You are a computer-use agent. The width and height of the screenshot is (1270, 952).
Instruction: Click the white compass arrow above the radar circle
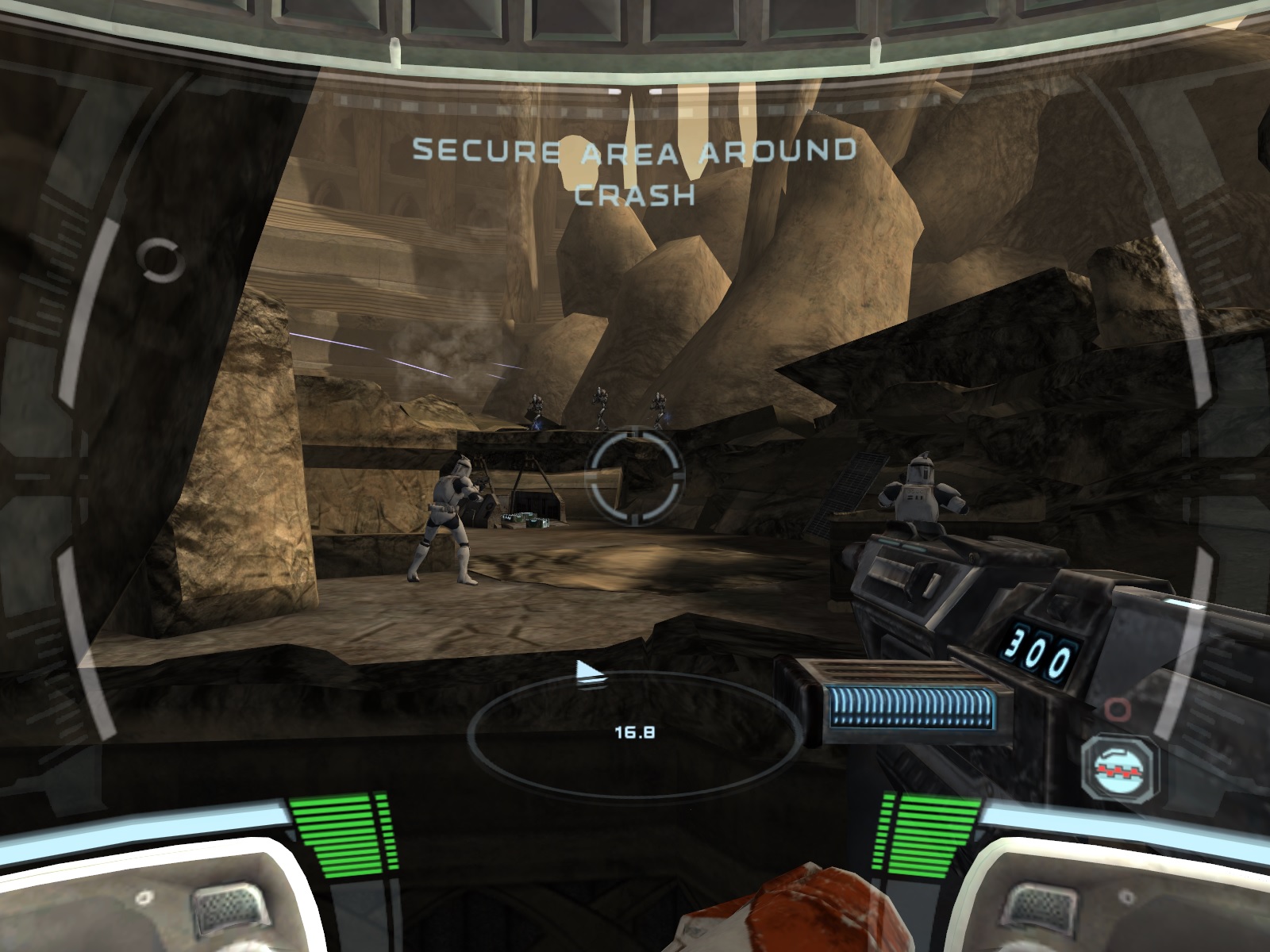(588, 670)
